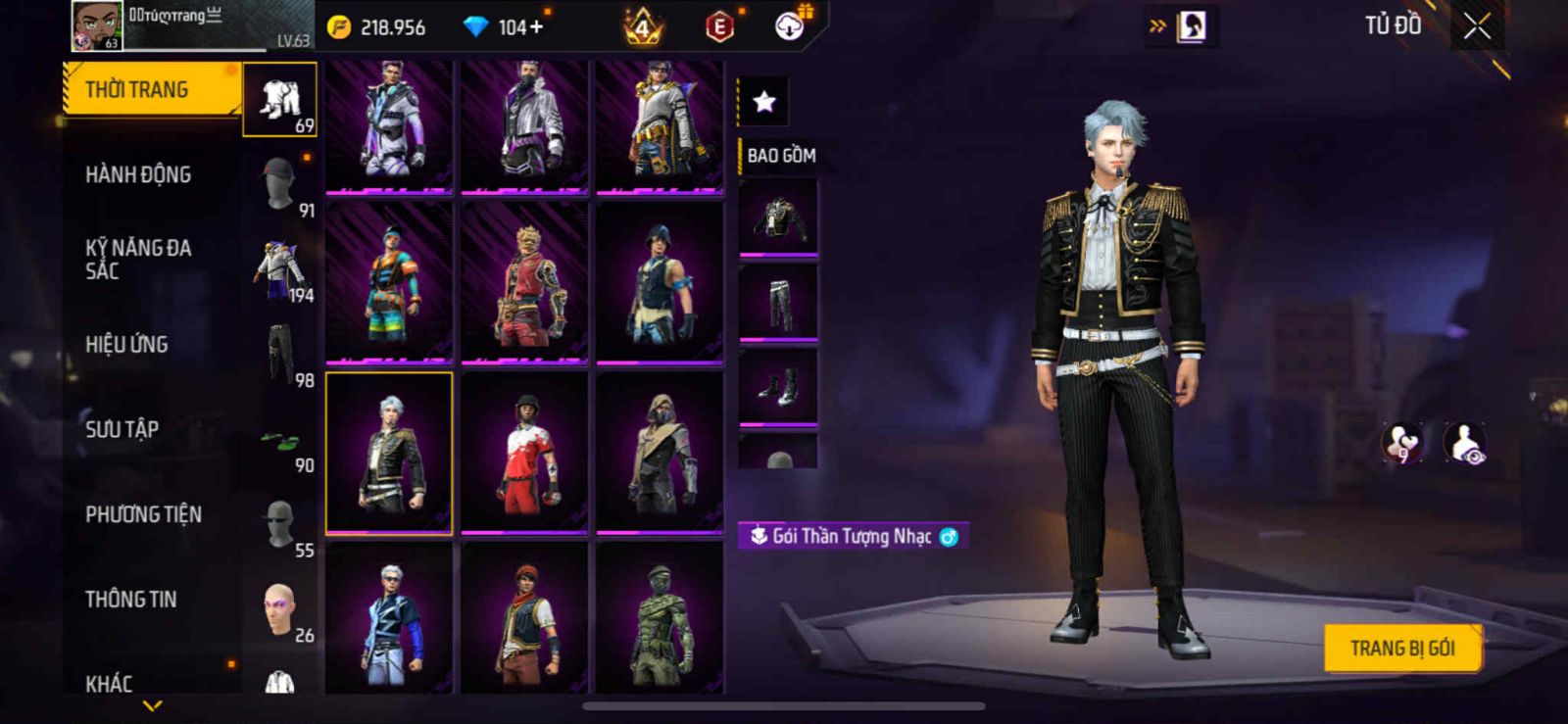Click the star favorites icon
The image size is (1568, 724).
pos(764,101)
